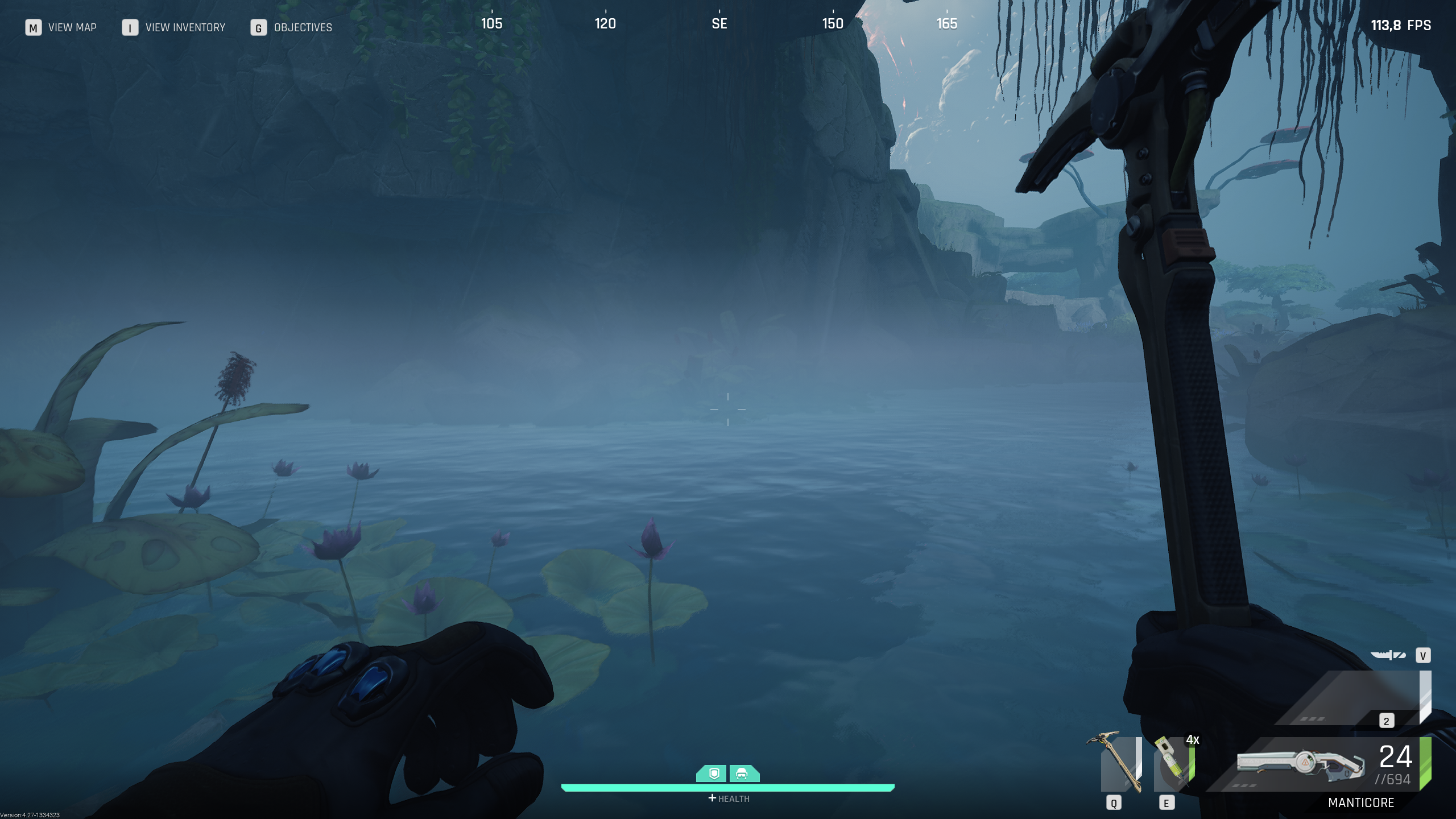Show the Objectives tracker
This screenshot has width=1456, height=819.
point(303,27)
